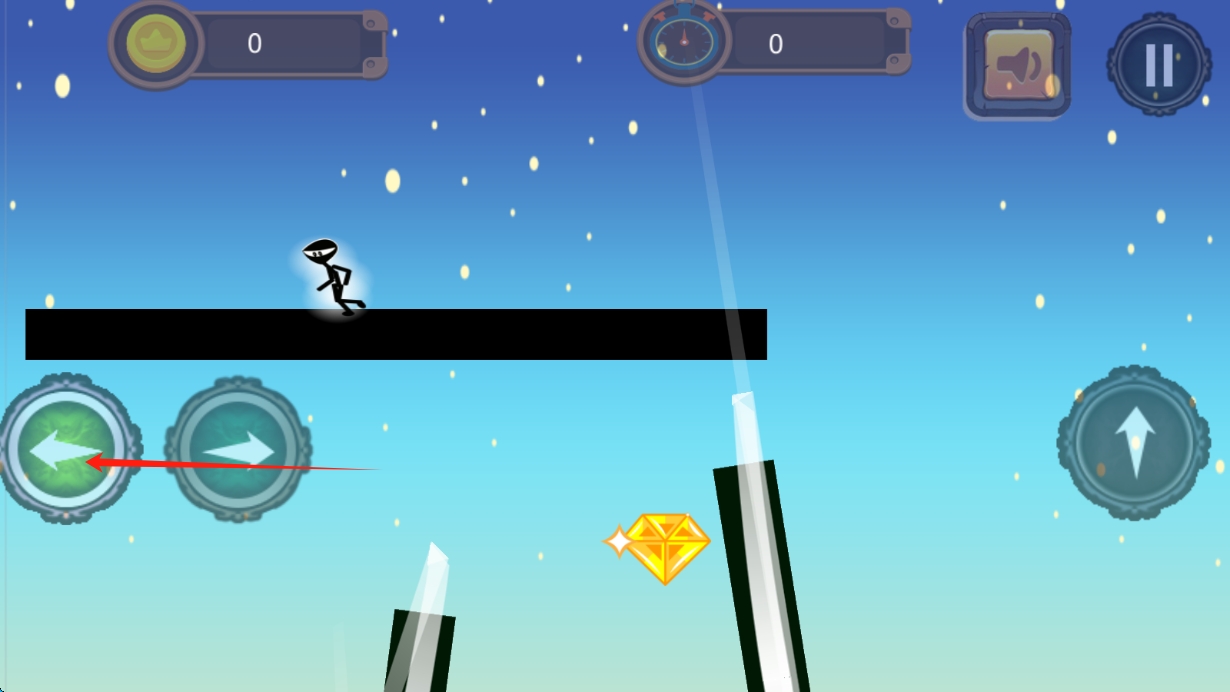Pause the game
The image size is (1230, 692).
tap(1158, 64)
